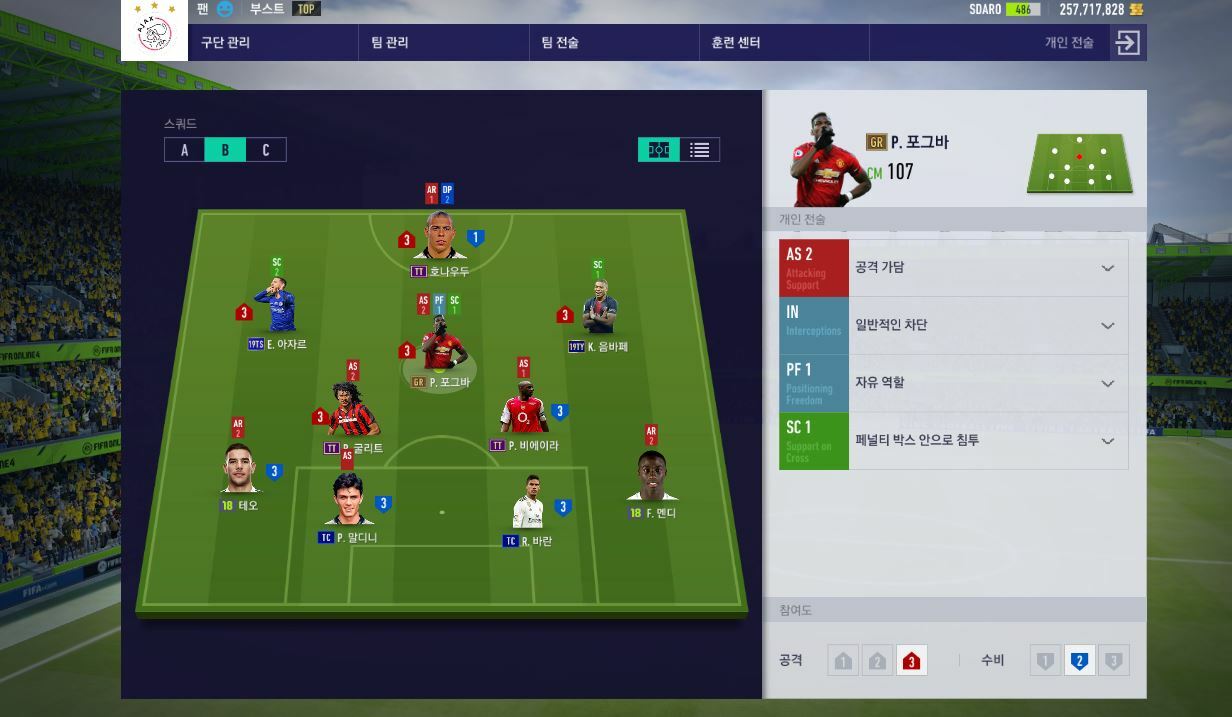Select squad tab B

(x=225, y=150)
